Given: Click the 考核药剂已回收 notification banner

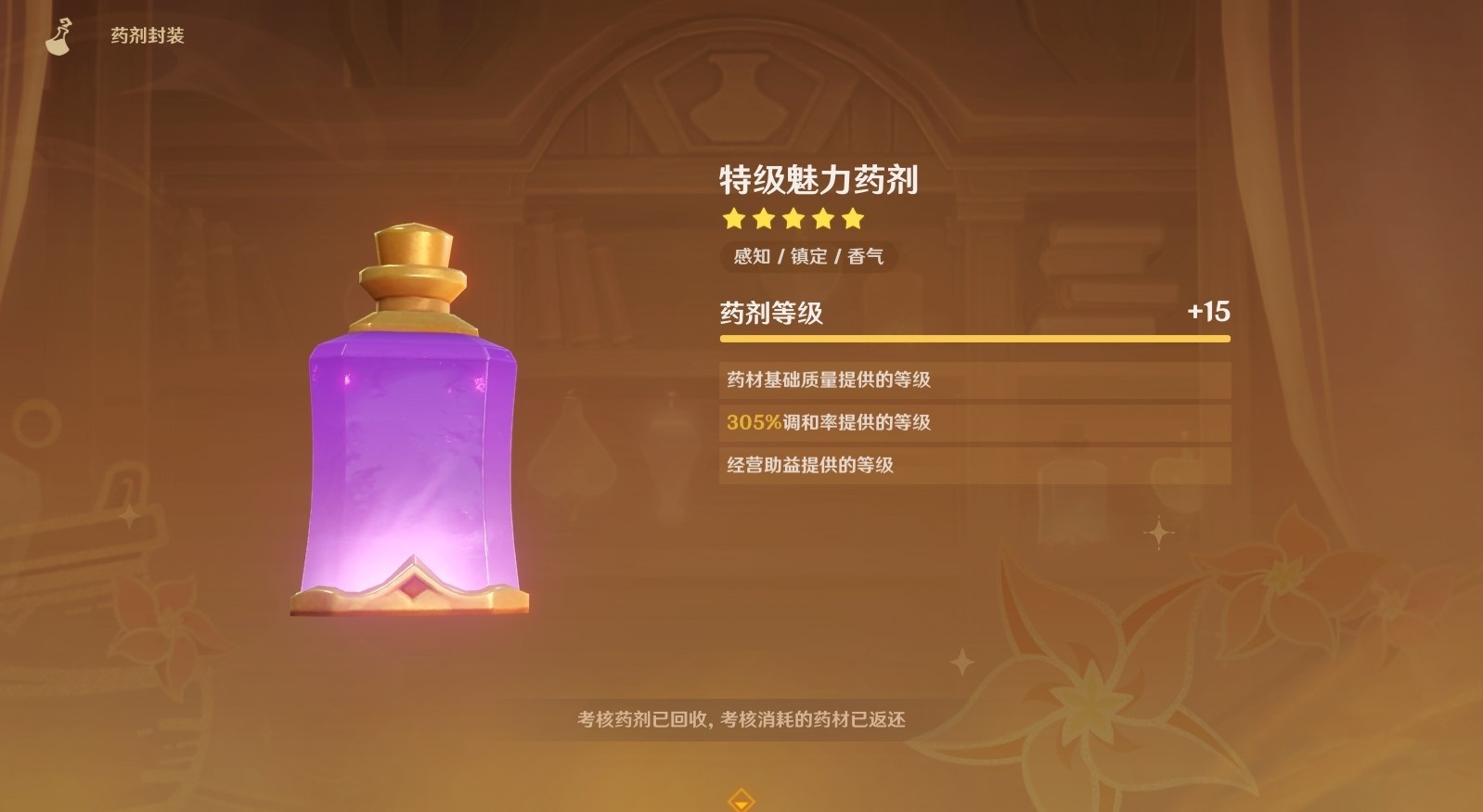Looking at the screenshot, I should [x=741, y=718].
